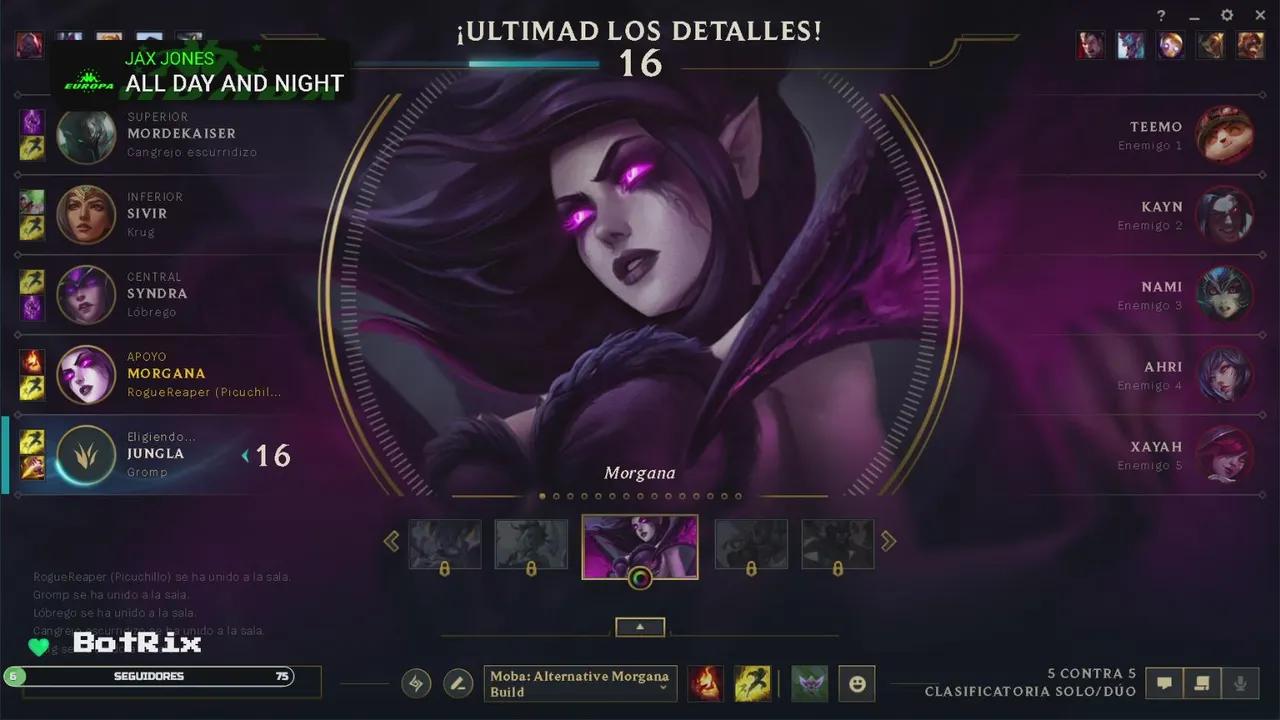The image size is (1280, 720).
Task: Select the Ignite summoner spell icon
Action: (706, 684)
